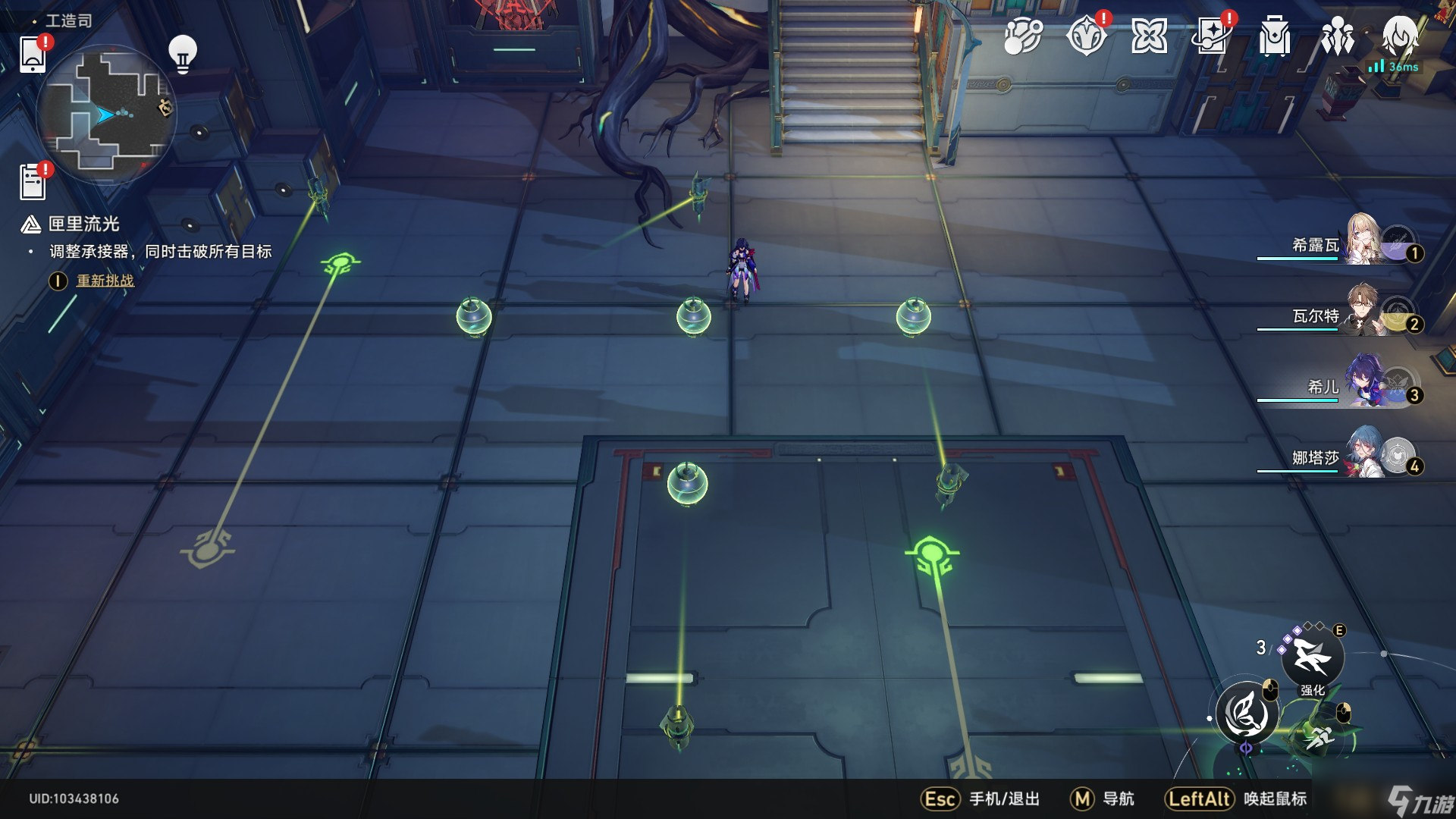Image resolution: width=1456 pixels, height=819 pixels.
Task: Use the basic attack butterfly button
Action: tap(1247, 714)
